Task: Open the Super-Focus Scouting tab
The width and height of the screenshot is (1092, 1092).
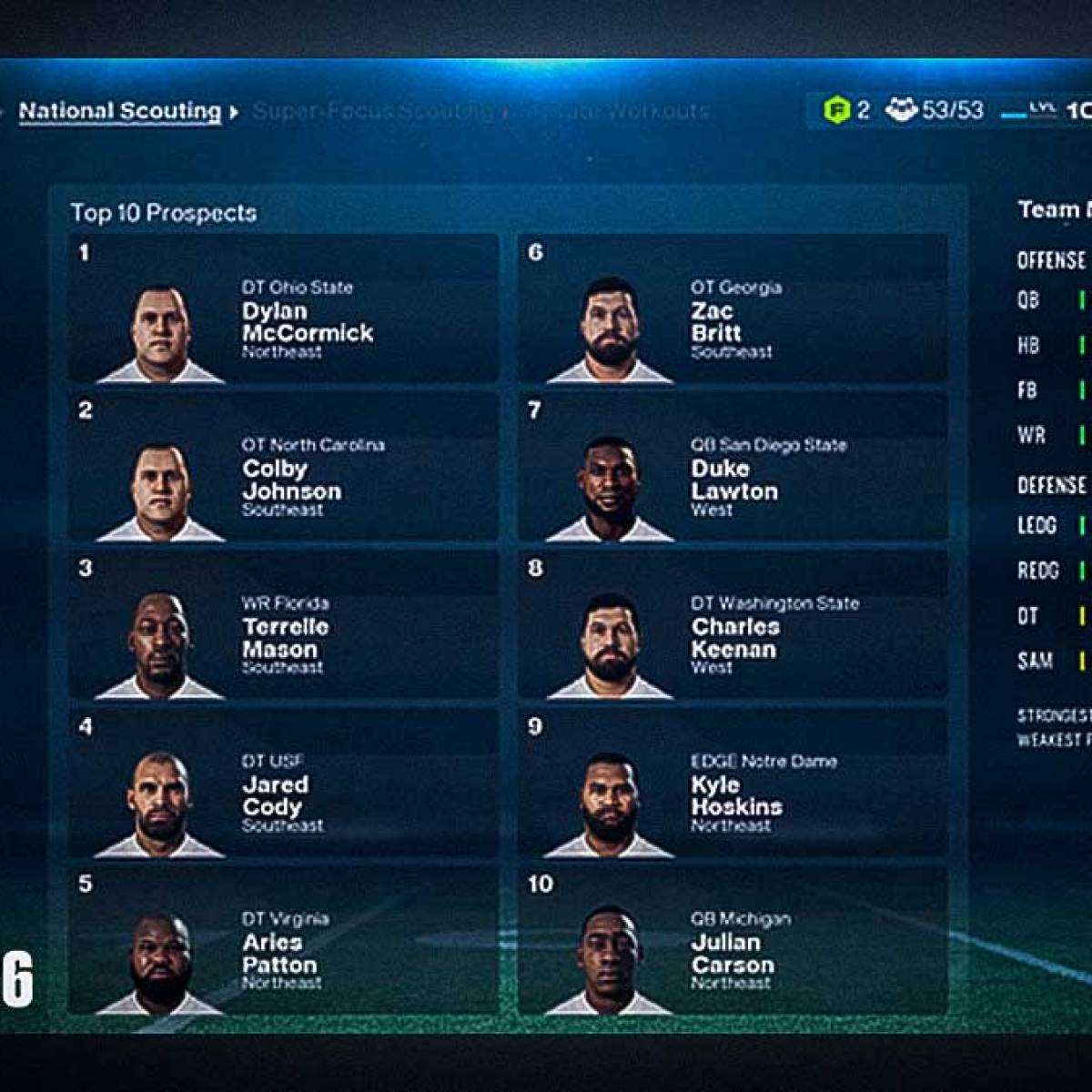Action: (371, 112)
